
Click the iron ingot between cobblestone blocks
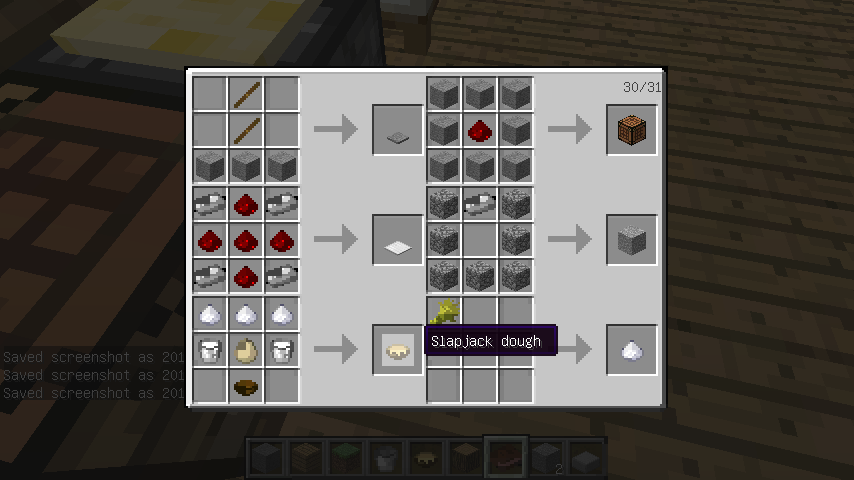click(479, 204)
